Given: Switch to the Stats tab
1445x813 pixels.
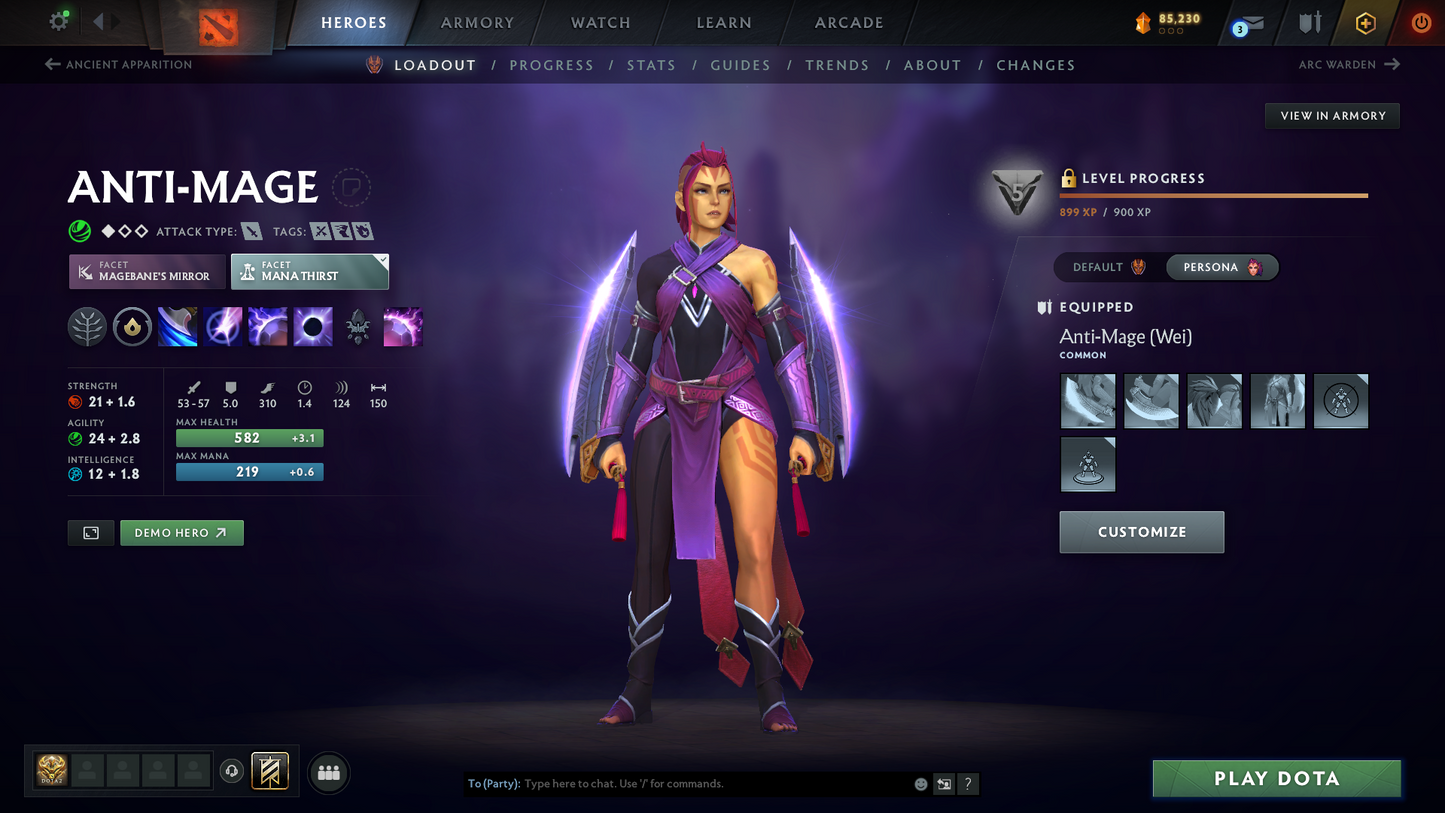Looking at the screenshot, I should point(651,64).
